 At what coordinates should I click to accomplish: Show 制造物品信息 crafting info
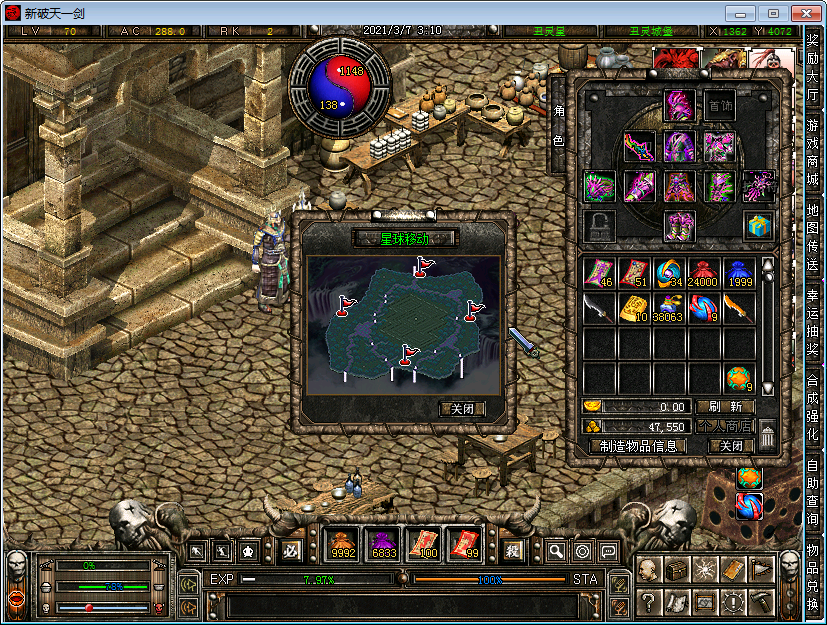[638, 446]
